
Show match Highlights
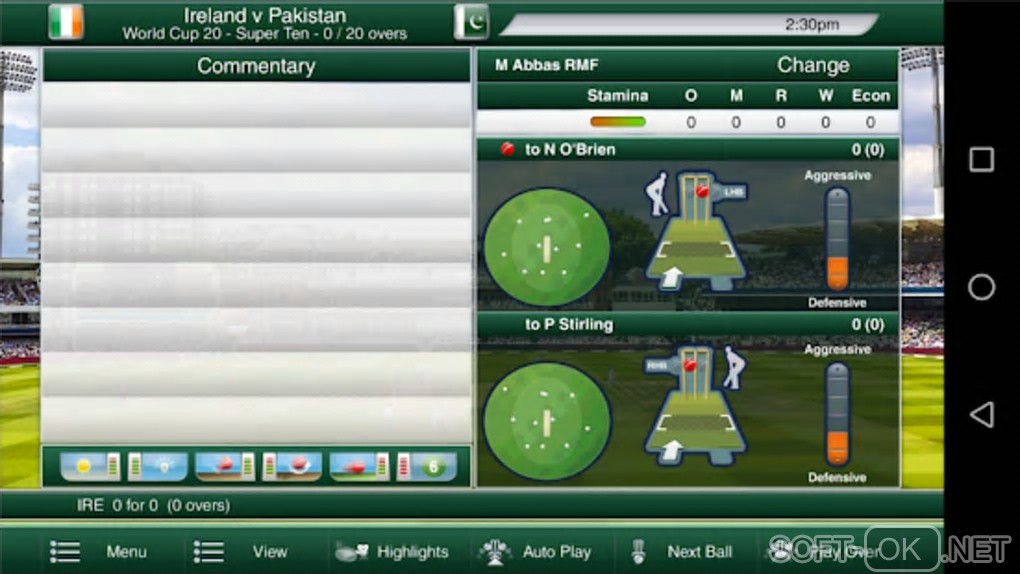coord(392,551)
